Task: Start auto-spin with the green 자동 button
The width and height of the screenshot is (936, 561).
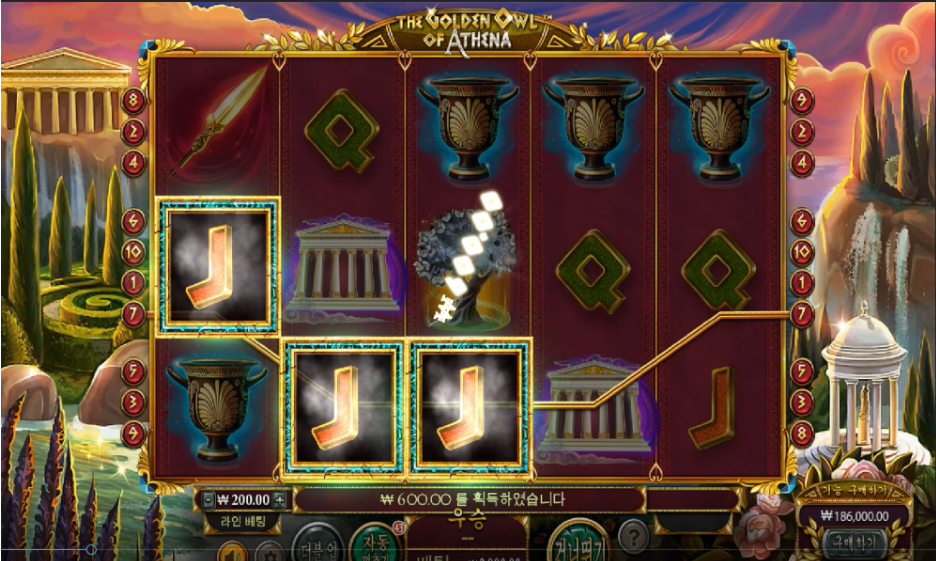Action: [x=375, y=543]
